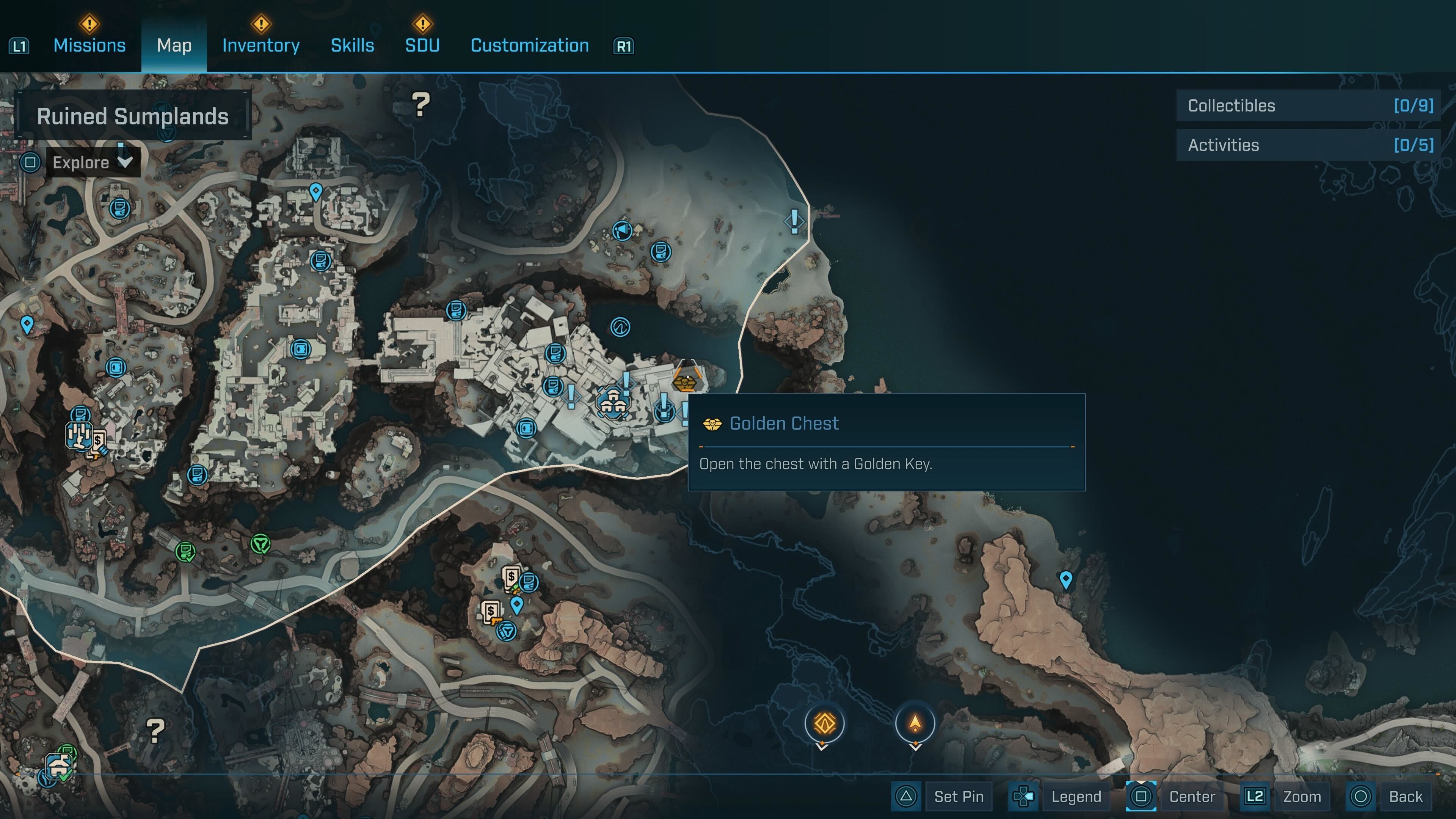
Task: Show the Collectibles progress row
Action: pos(1308,106)
